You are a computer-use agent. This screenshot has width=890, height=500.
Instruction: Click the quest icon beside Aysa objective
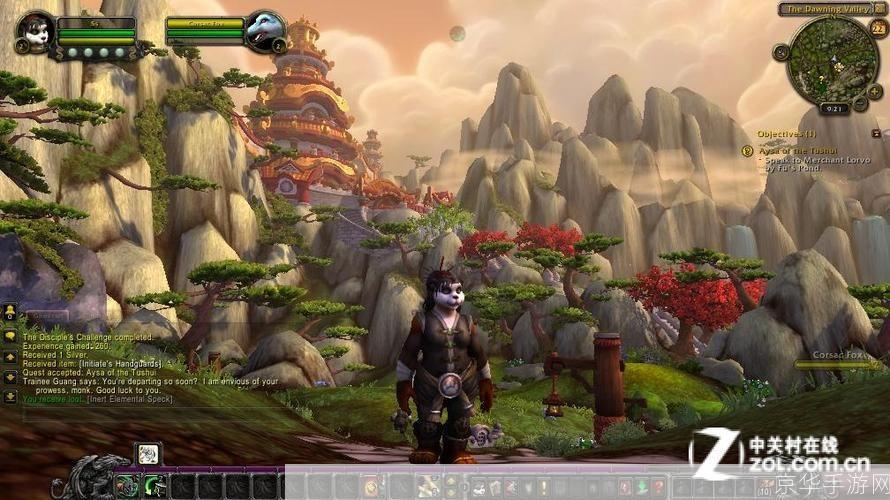coord(747,150)
